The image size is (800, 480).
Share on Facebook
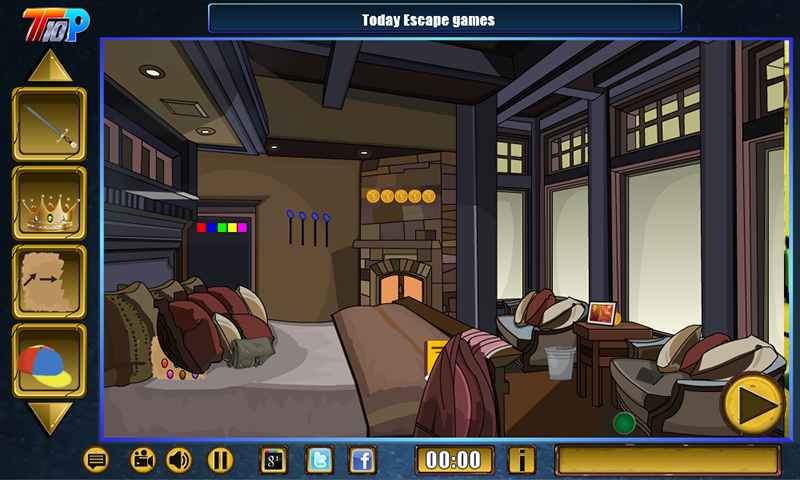coord(362,460)
